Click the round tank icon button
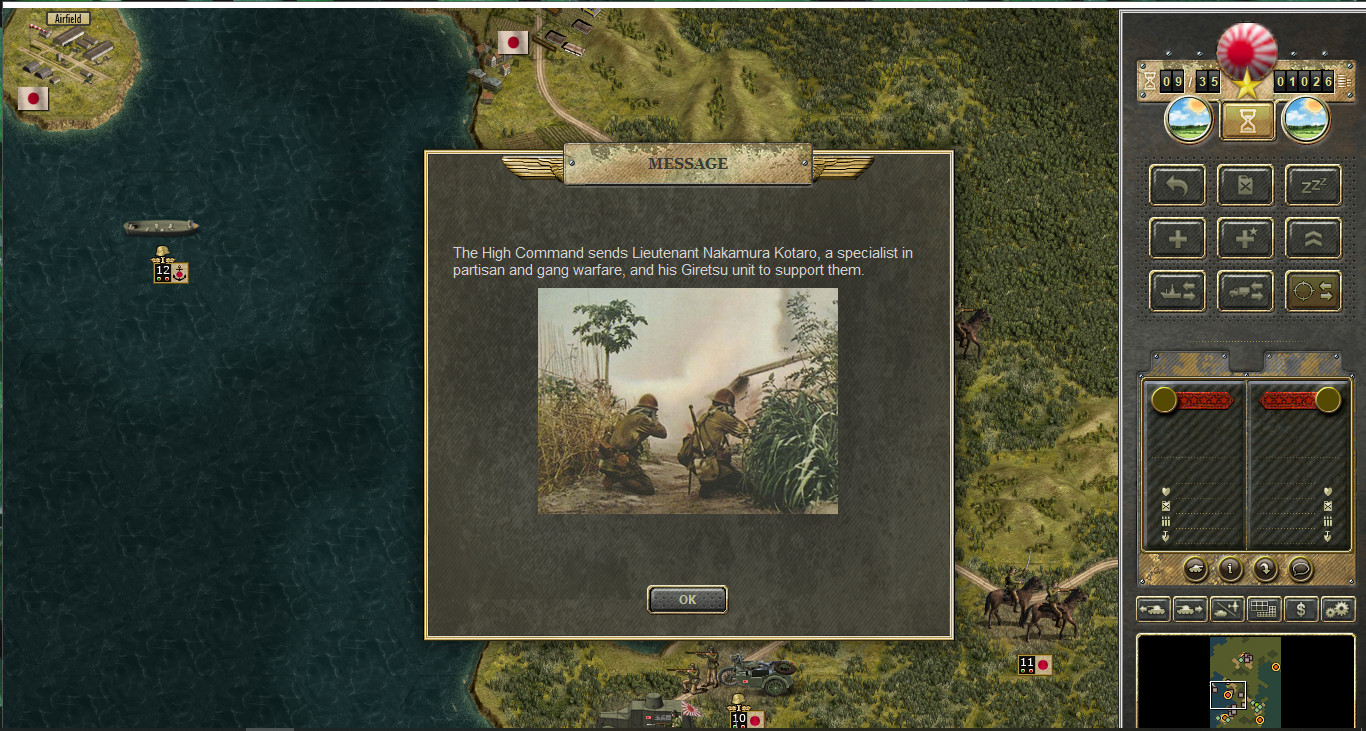The image size is (1366, 731). (x=1195, y=569)
